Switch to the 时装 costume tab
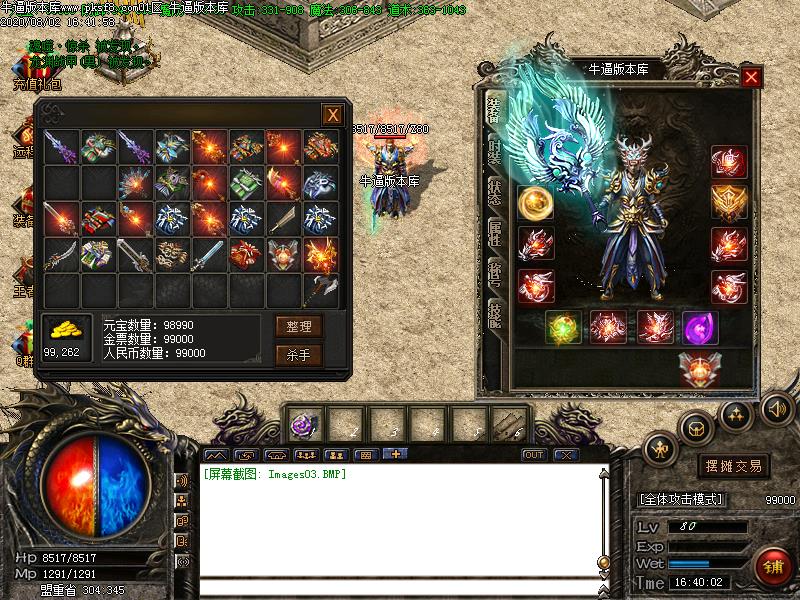The height and width of the screenshot is (600, 800). (x=495, y=152)
